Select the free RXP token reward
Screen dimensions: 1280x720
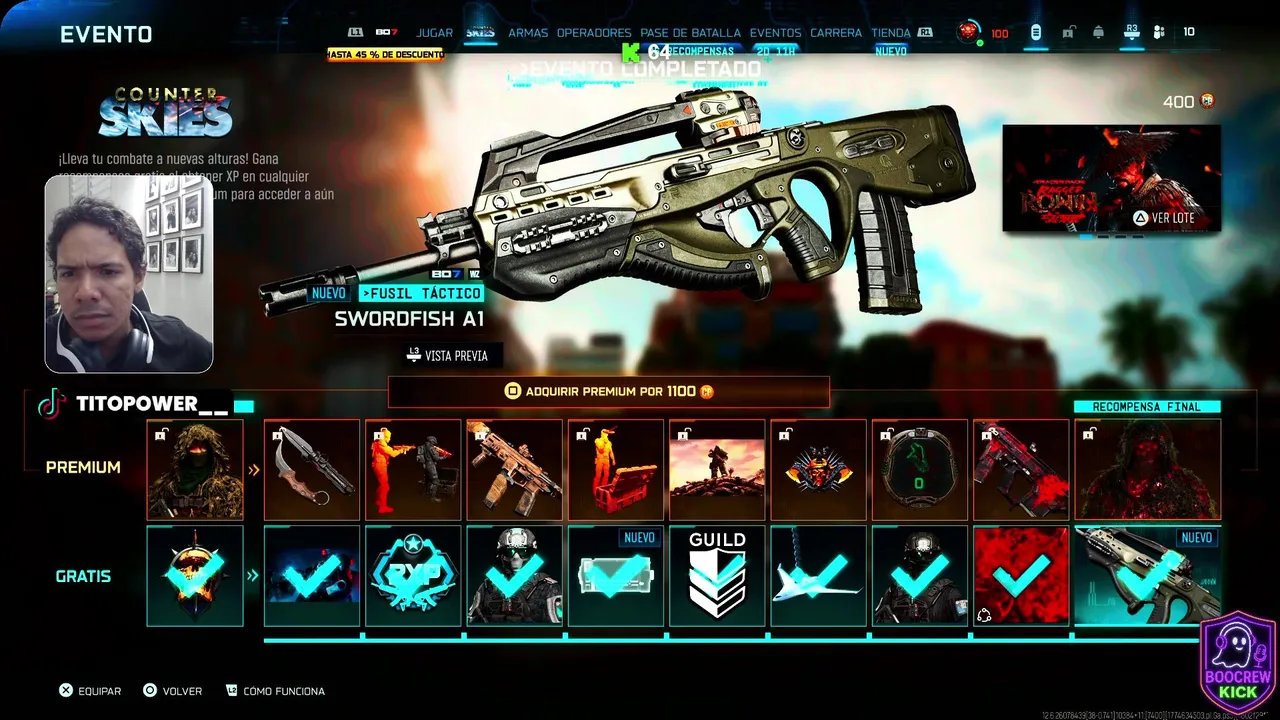414,576
